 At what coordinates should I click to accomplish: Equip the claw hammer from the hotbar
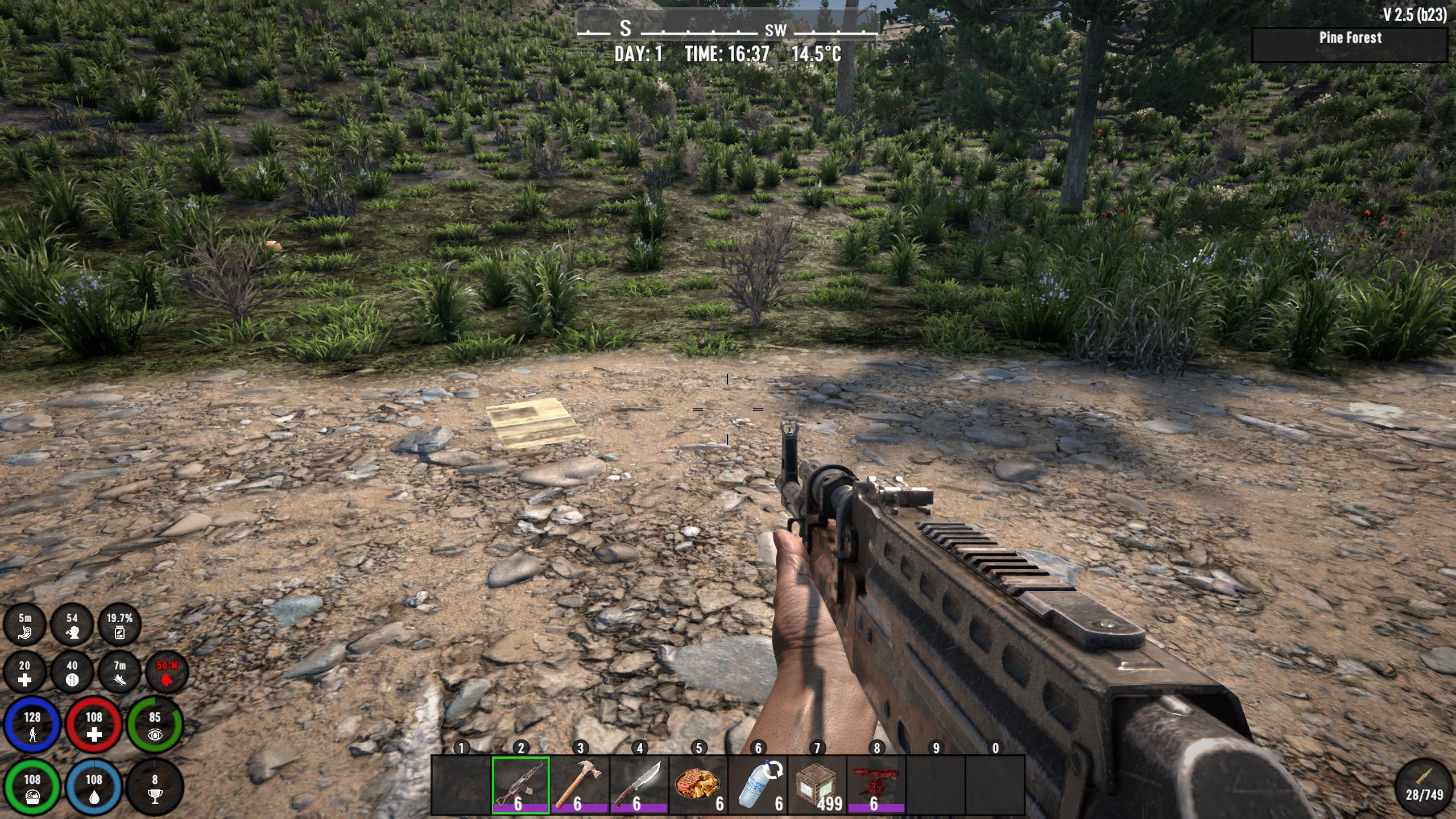tap(580, 785)
